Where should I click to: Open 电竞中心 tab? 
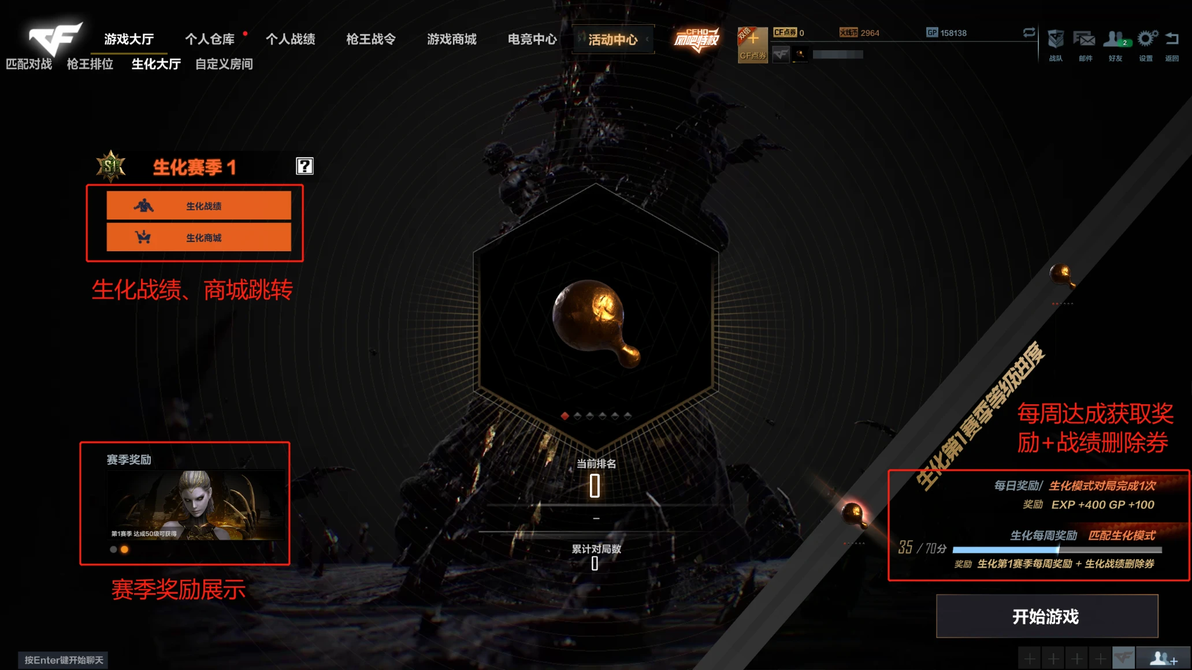(532, 40)
